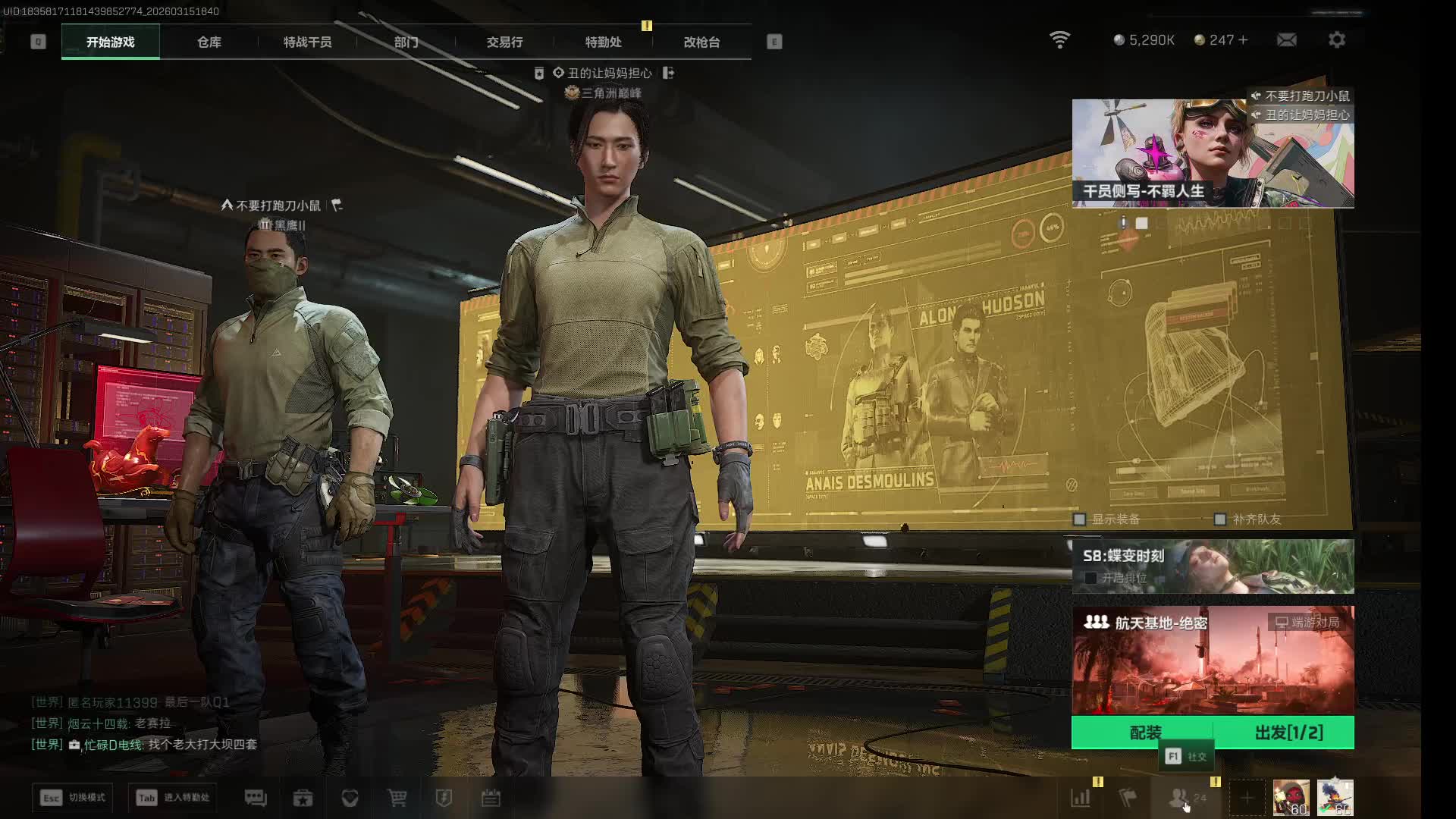The width and height of the screenshot is (1456, 819).
Task: Start the match with 出发 button
Action: [x=1288, y=733]
